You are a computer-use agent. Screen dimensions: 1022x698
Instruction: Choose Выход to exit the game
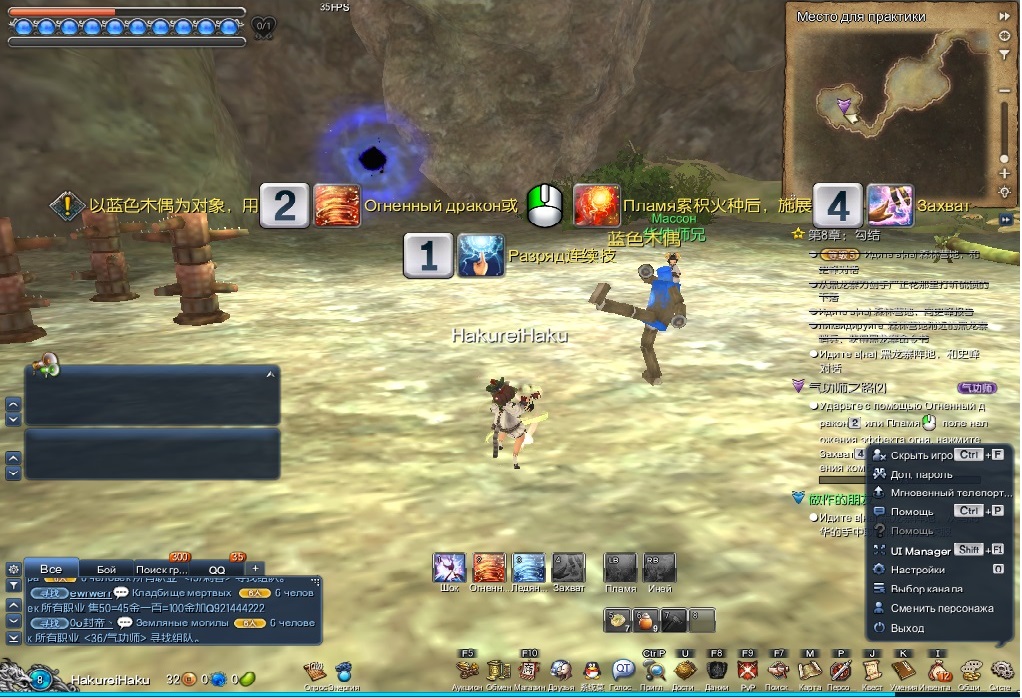click(x=907, y=628)
